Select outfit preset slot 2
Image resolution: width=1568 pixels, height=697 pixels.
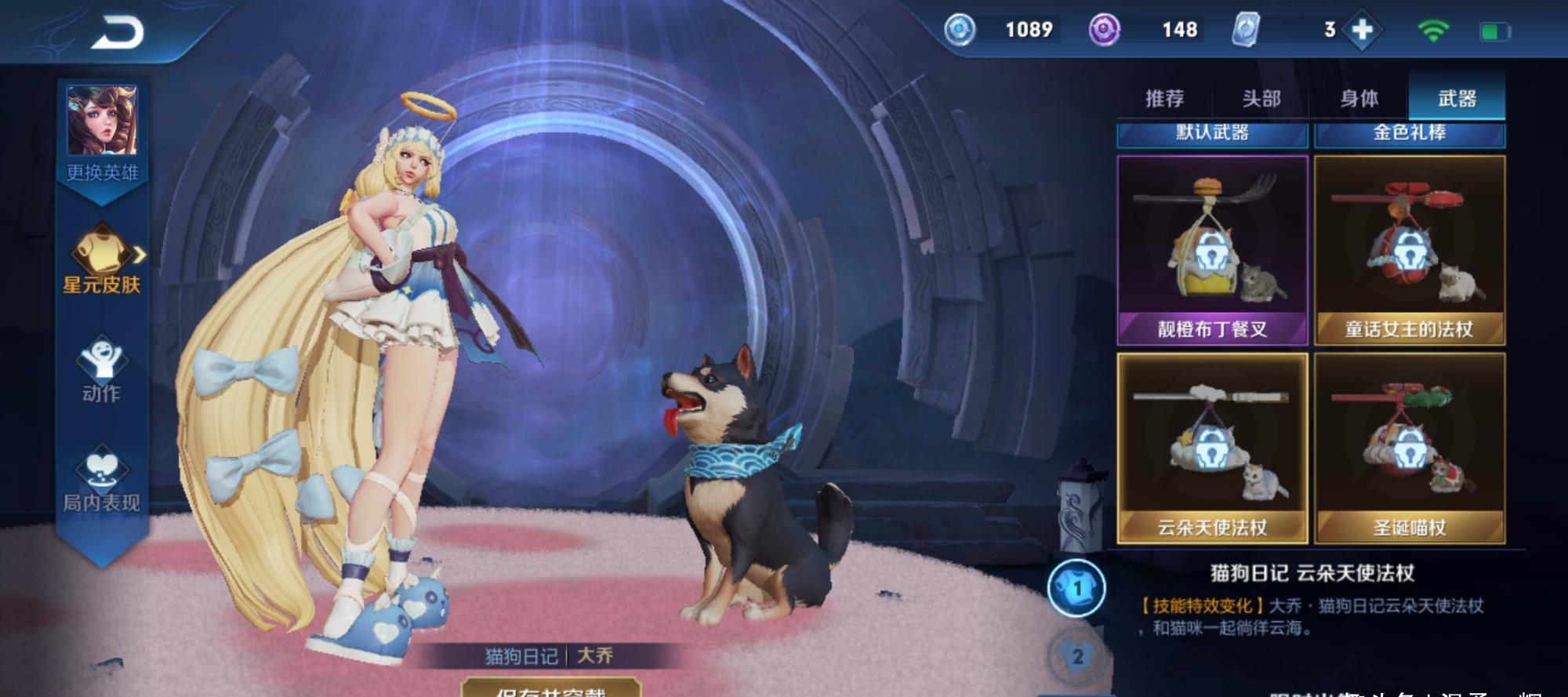[x=1077, y=656]
